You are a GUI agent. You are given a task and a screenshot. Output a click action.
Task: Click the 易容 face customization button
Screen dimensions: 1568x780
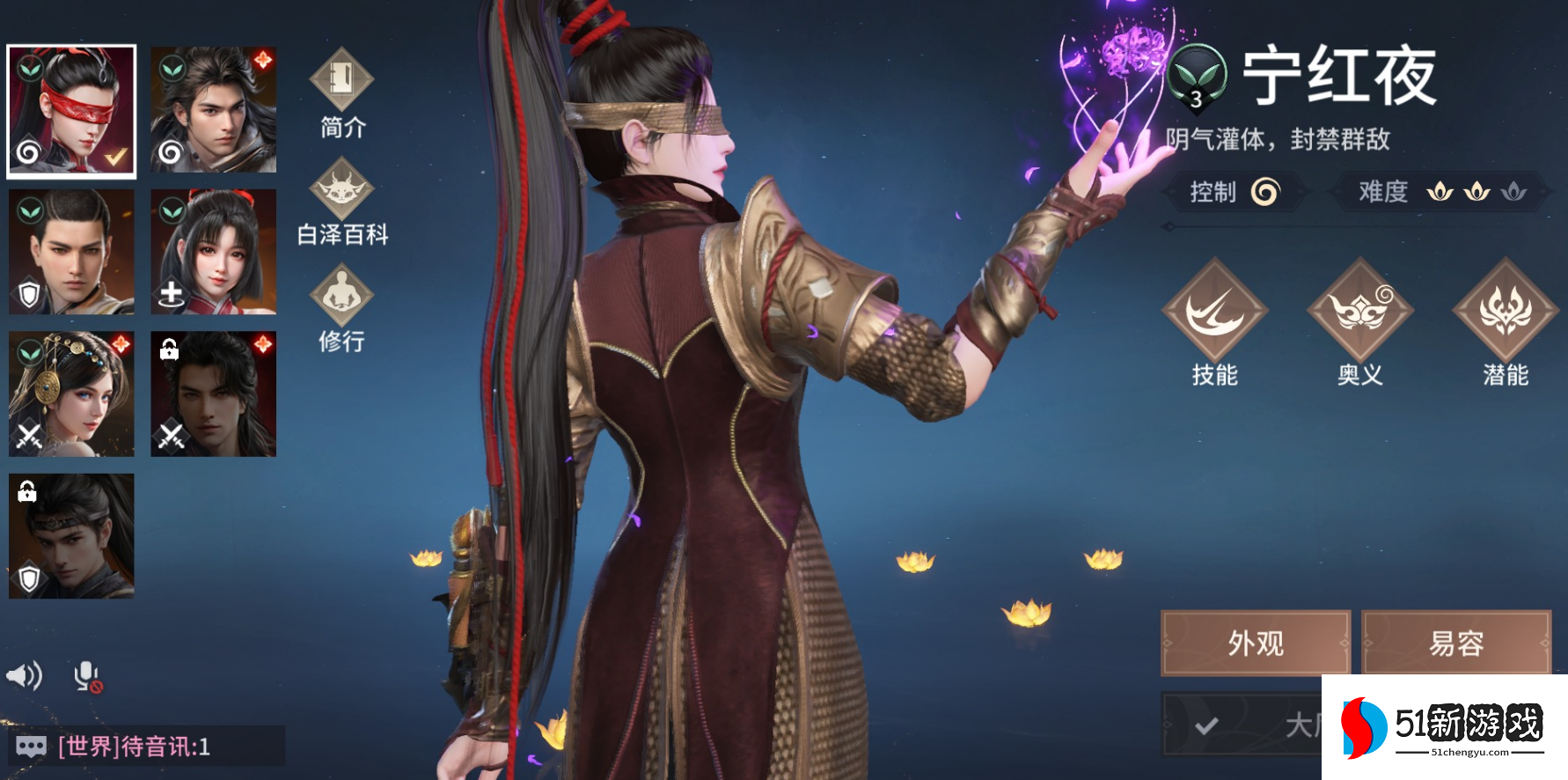[x=1456, y=643]
